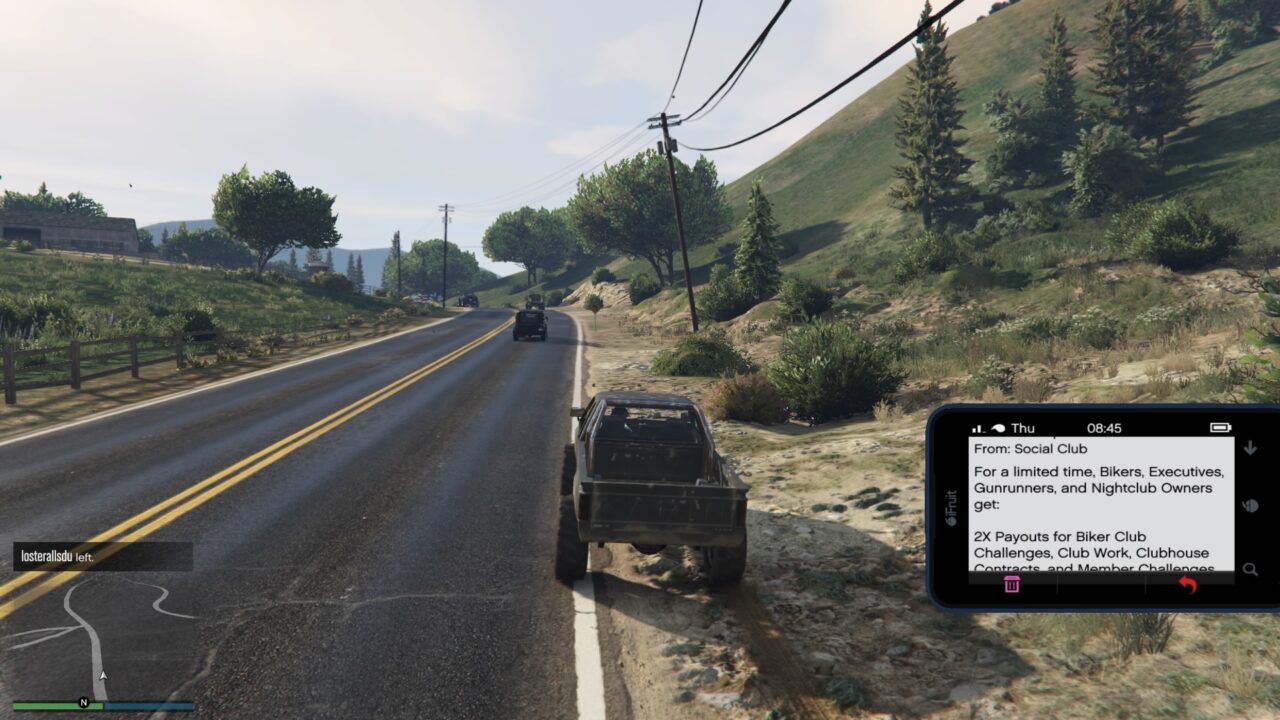Click the North compass marker on the minimap
This screenshot has height=720, width=1280.
(84, 702)
